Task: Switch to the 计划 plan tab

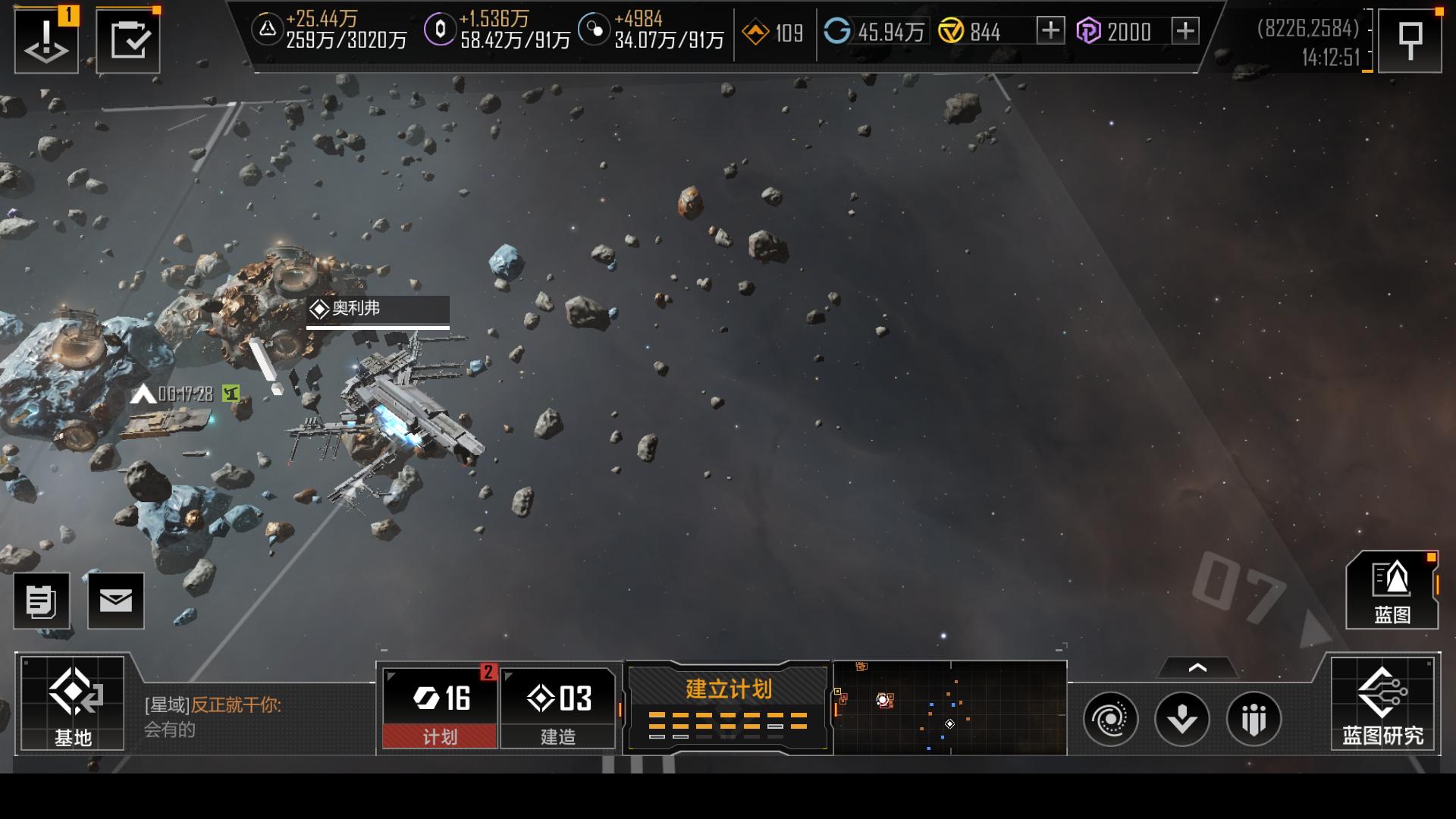Action: [440, 708]
